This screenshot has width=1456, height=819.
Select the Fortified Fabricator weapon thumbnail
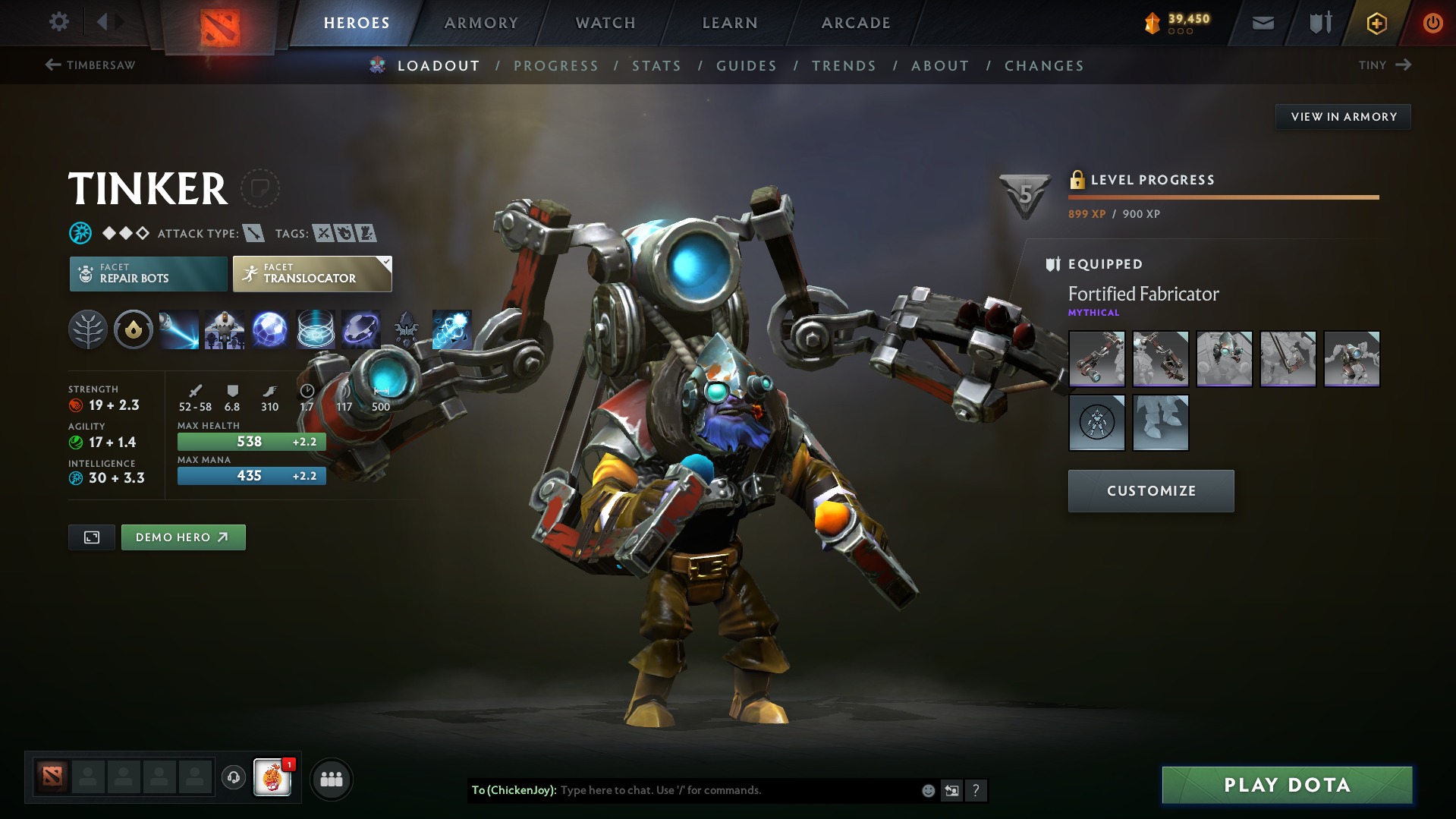1096,358
